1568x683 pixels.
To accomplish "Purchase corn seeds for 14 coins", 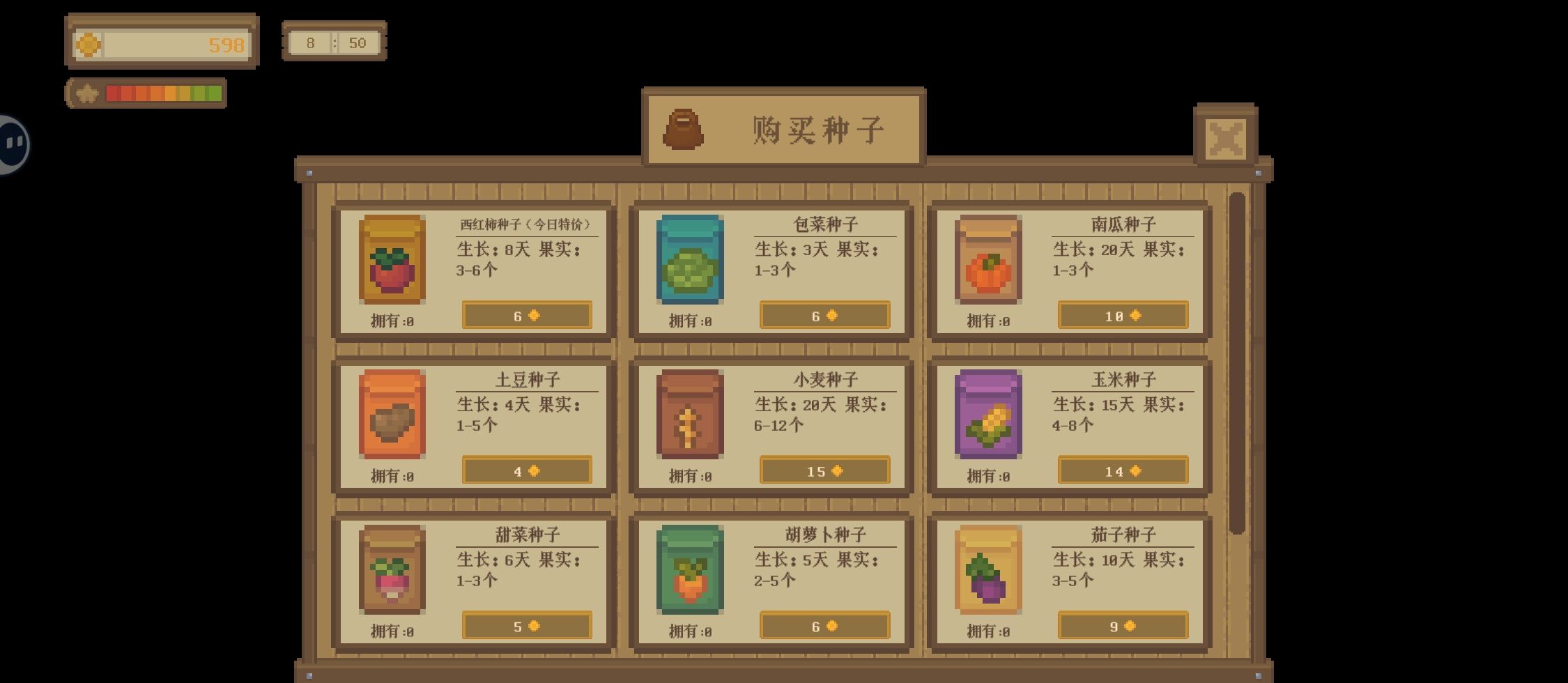I will tap(1122, 470).
